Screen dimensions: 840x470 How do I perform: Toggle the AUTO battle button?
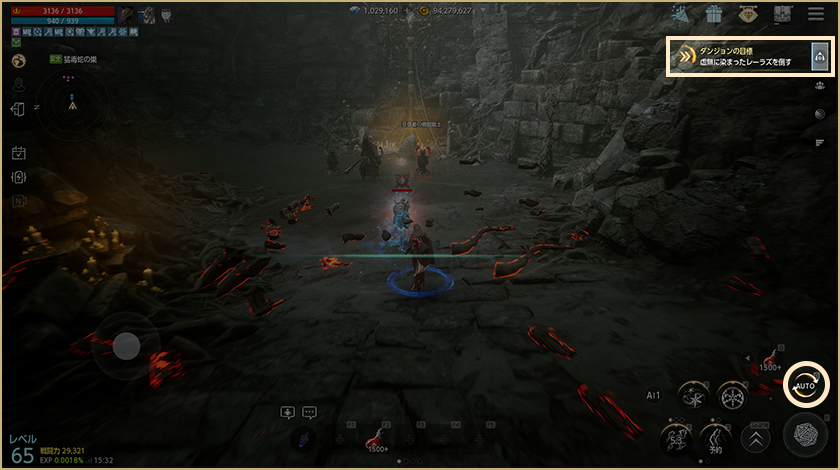point(805,385)
